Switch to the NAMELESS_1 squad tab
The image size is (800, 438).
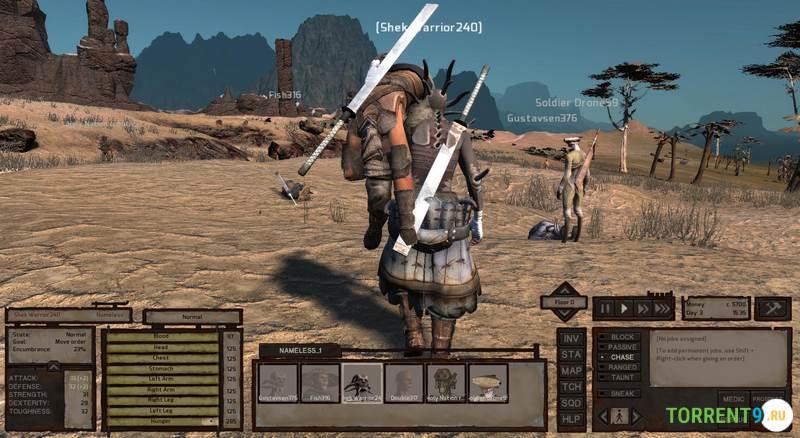click(x=300, y=351)
